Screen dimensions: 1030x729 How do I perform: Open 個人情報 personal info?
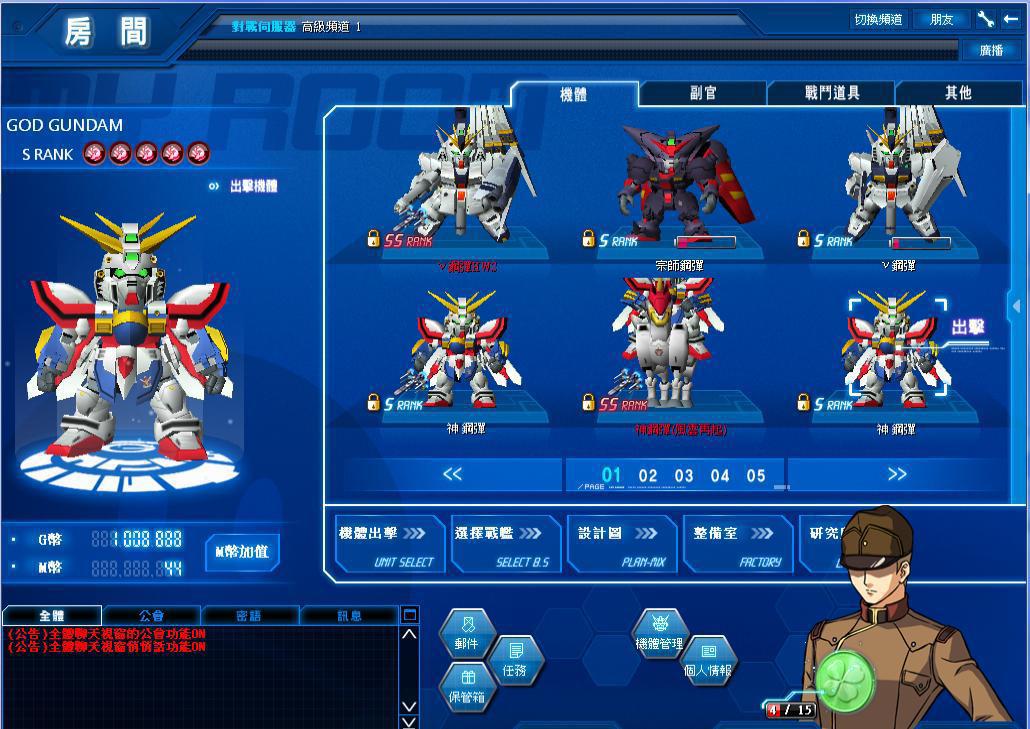coord(708,661)
